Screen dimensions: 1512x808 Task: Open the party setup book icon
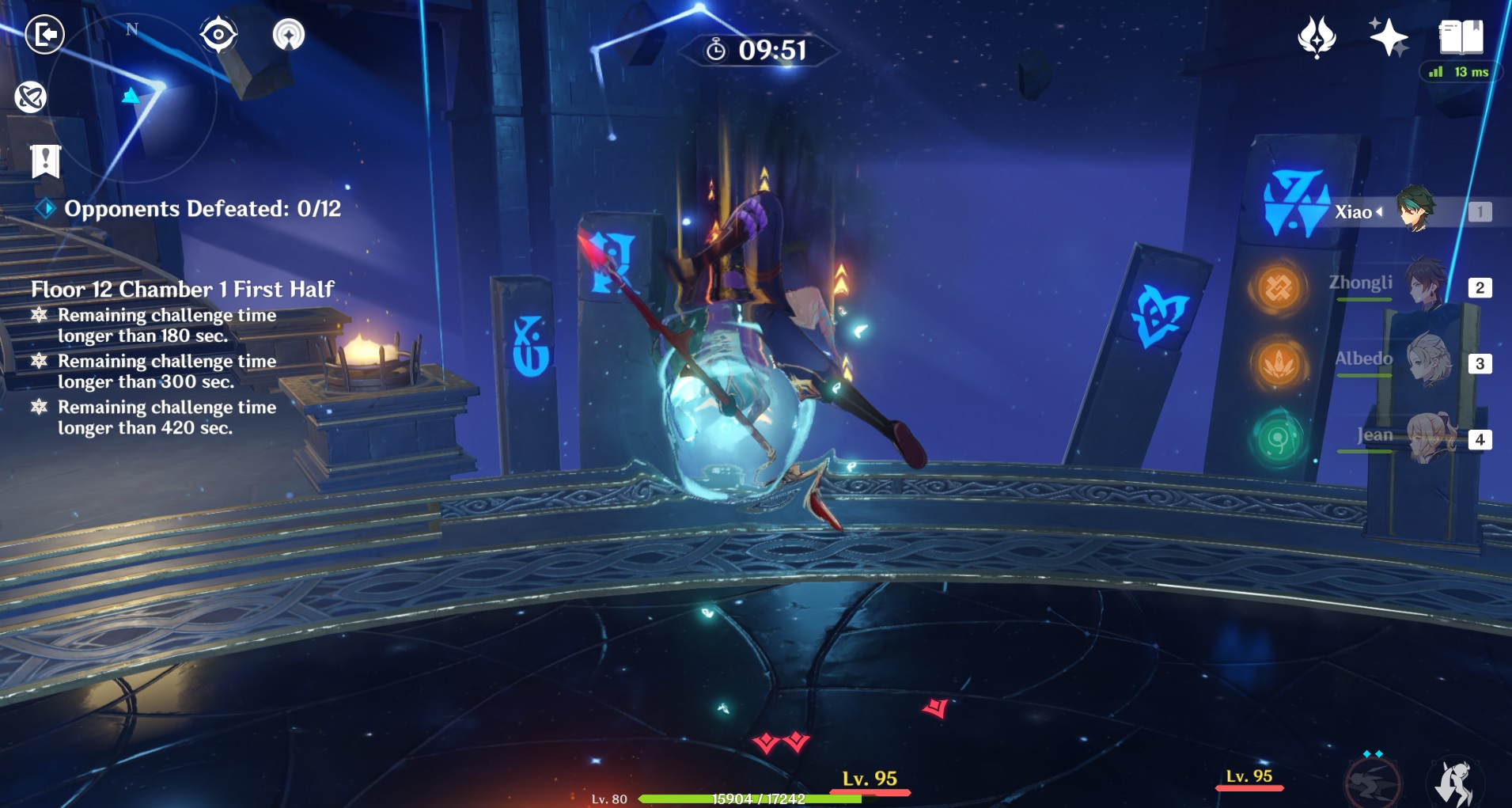[x=1460, y=35]
